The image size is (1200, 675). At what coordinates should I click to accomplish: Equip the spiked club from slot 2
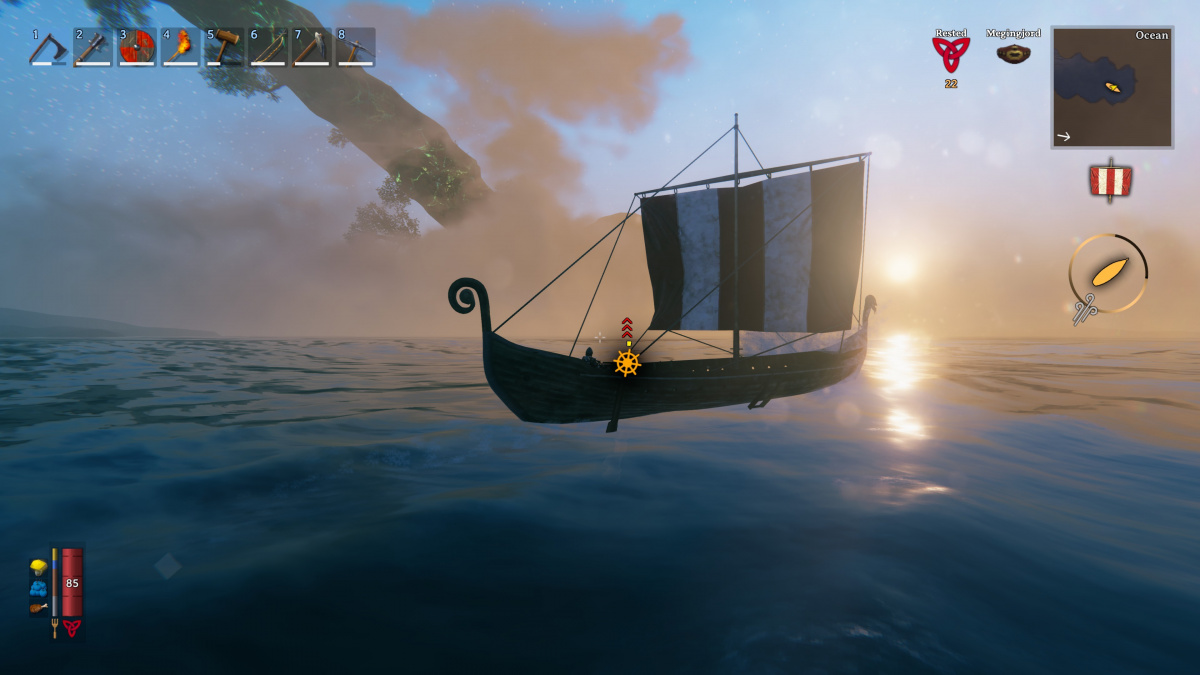[x=93, y=47]
